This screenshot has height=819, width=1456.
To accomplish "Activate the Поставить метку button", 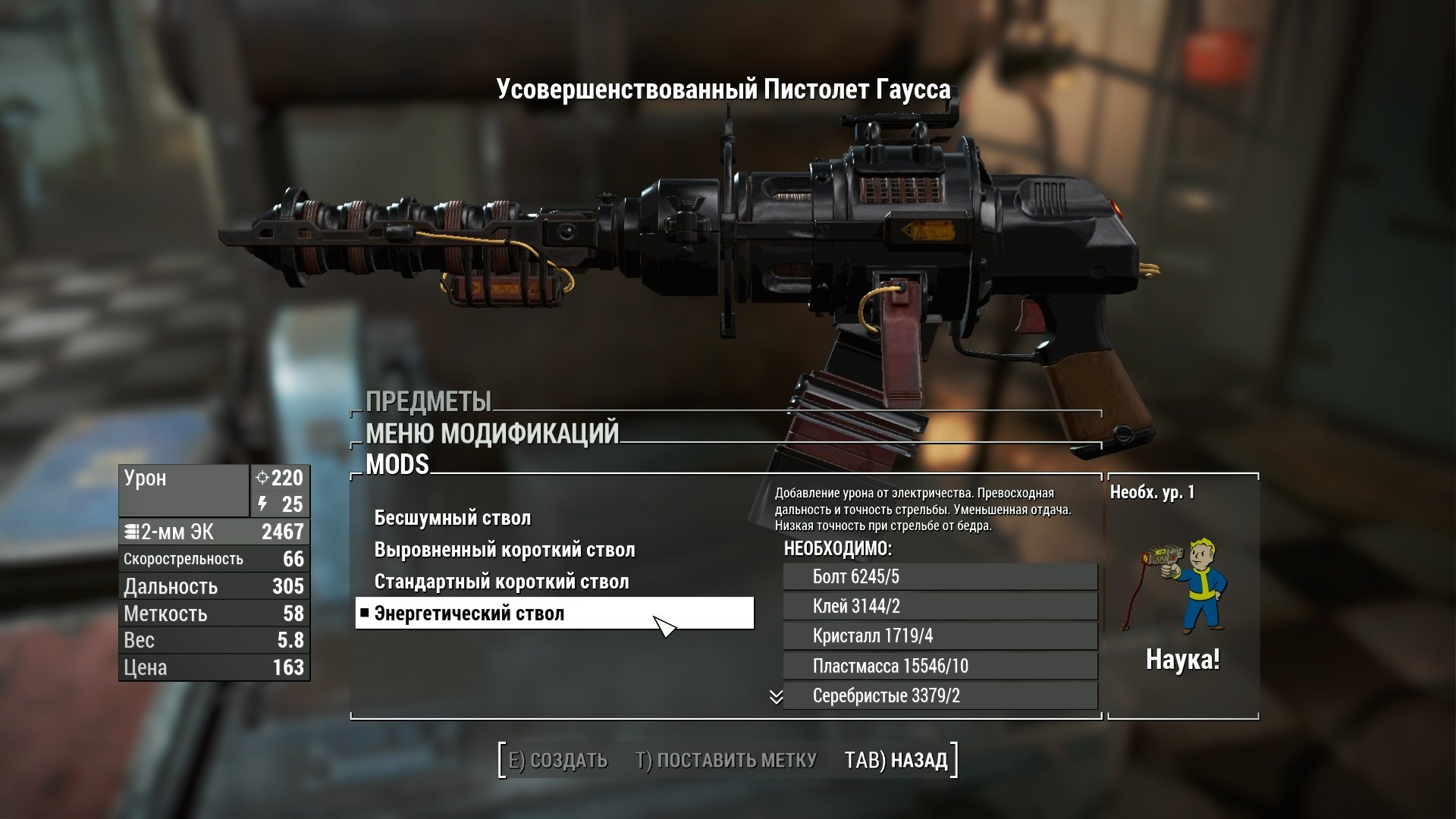I will [726, 761].
